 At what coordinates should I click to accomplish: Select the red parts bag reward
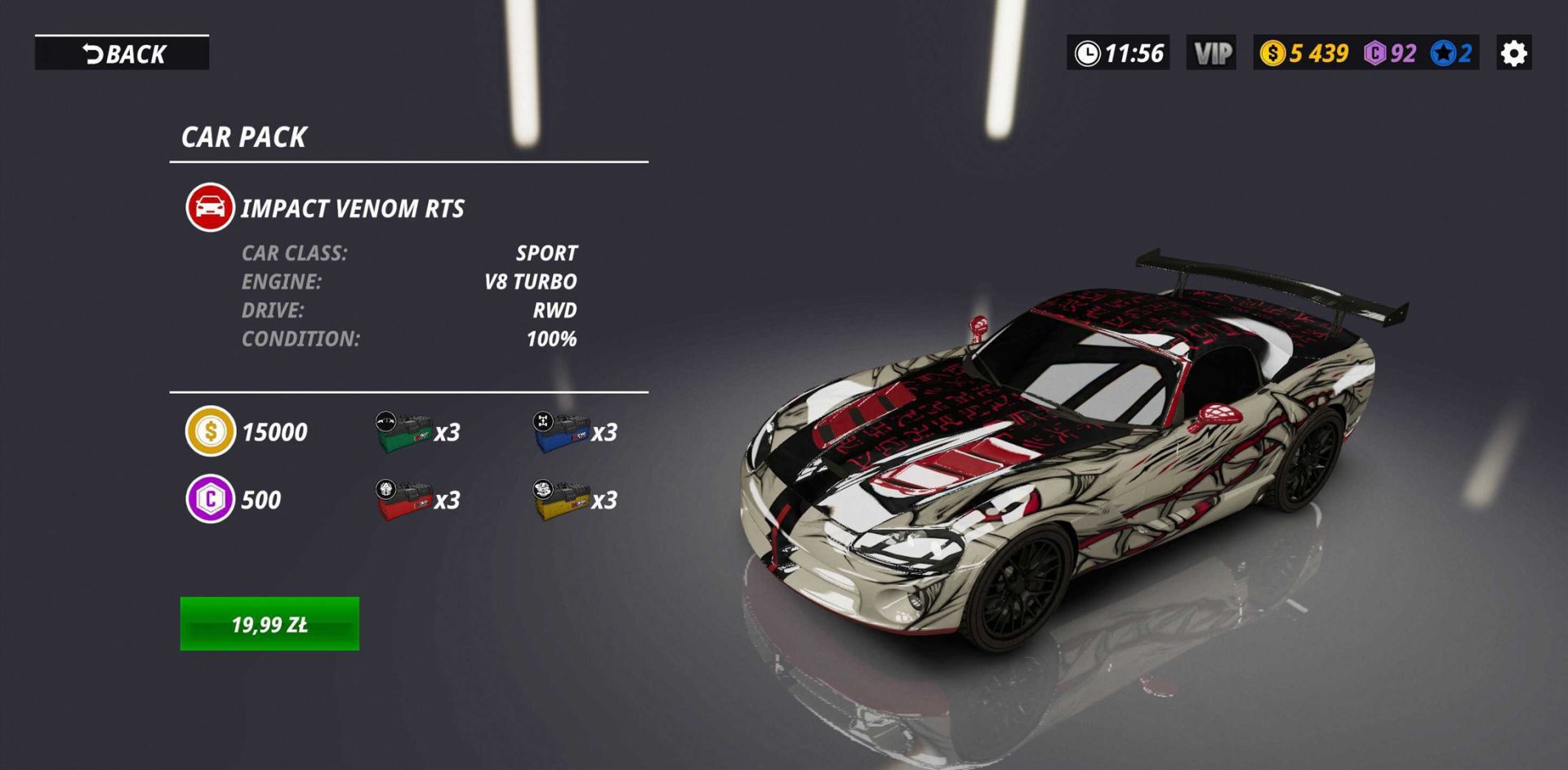[x=404, y=500]
